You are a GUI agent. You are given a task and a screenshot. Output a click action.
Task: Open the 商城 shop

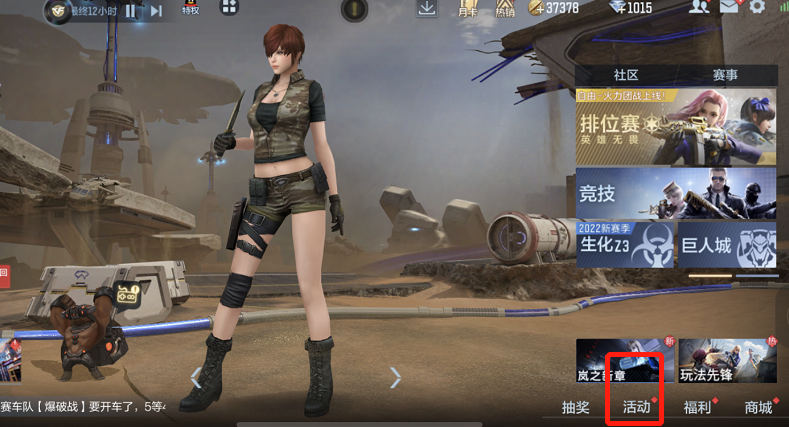(x=758, y=406)
